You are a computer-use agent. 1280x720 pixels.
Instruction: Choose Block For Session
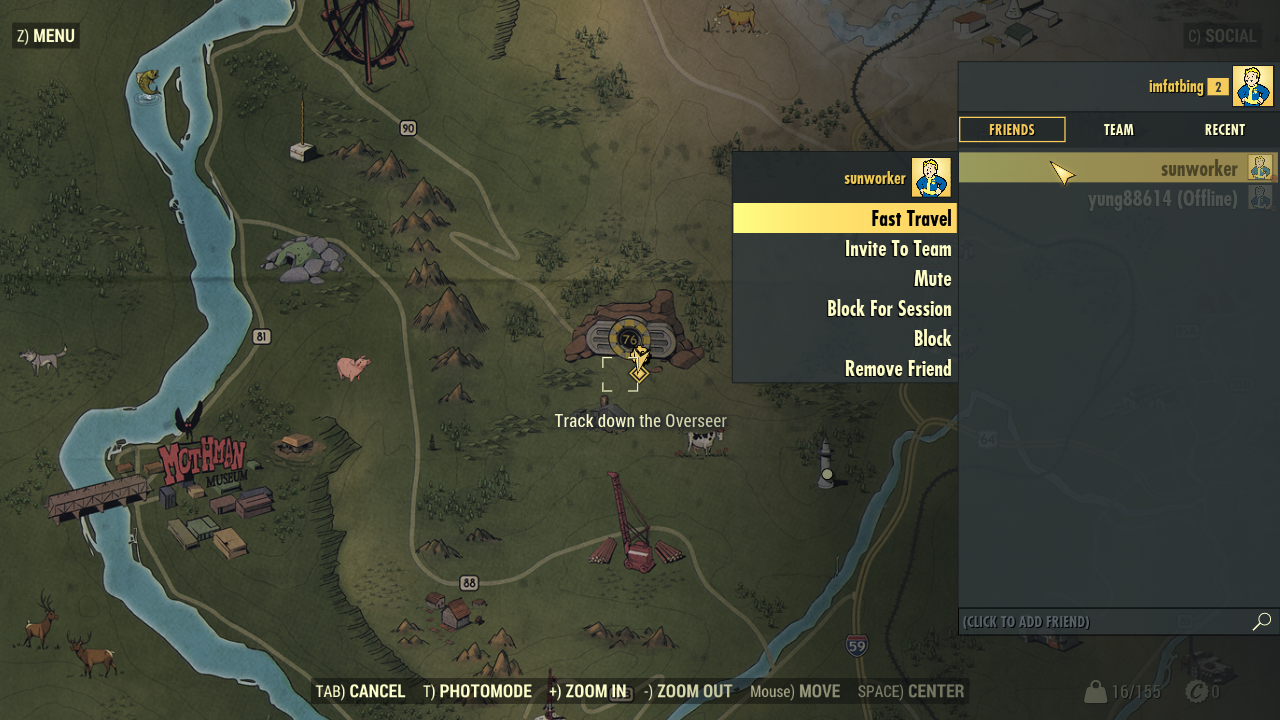click(x=845, y=309)
